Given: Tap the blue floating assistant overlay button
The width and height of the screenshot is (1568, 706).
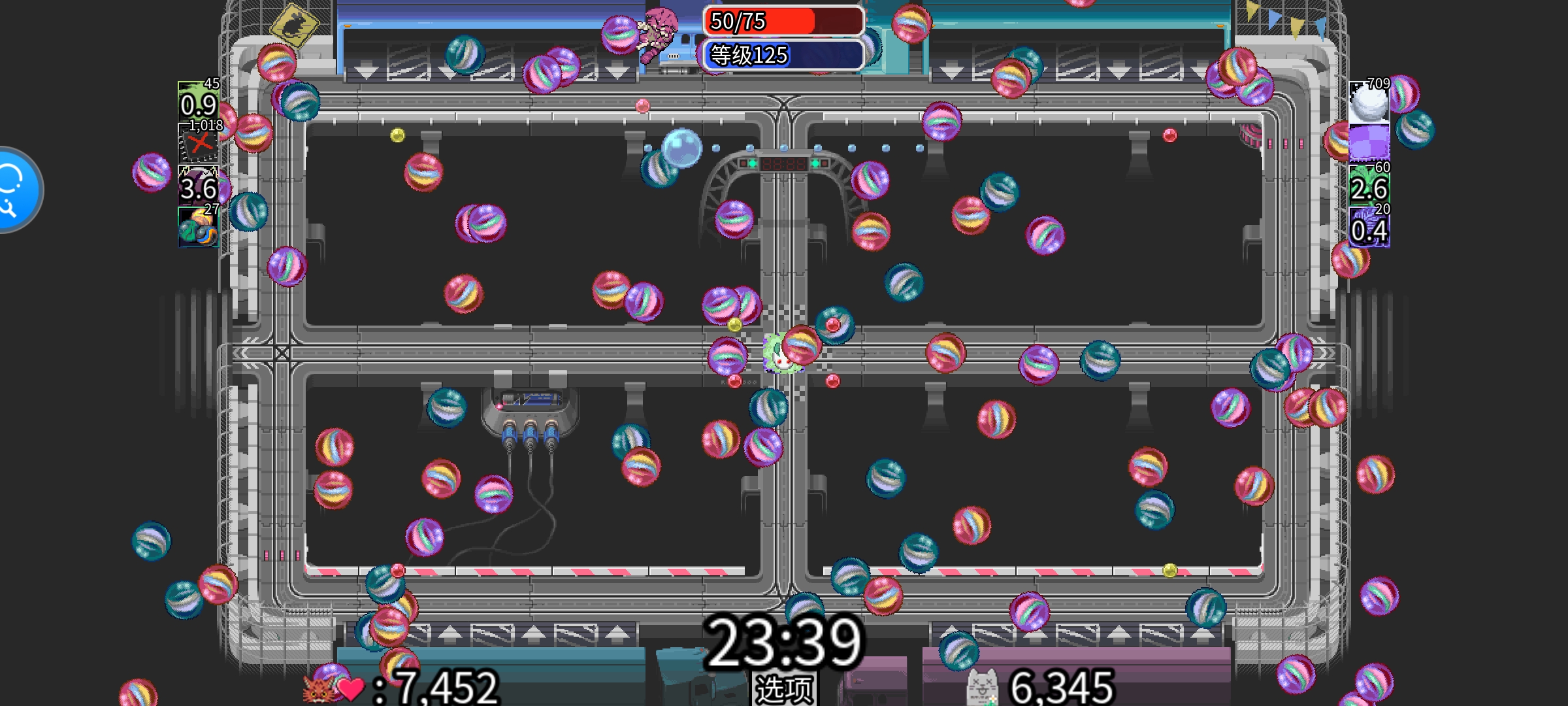Looking at the screenshot, I should click(14, 190).
